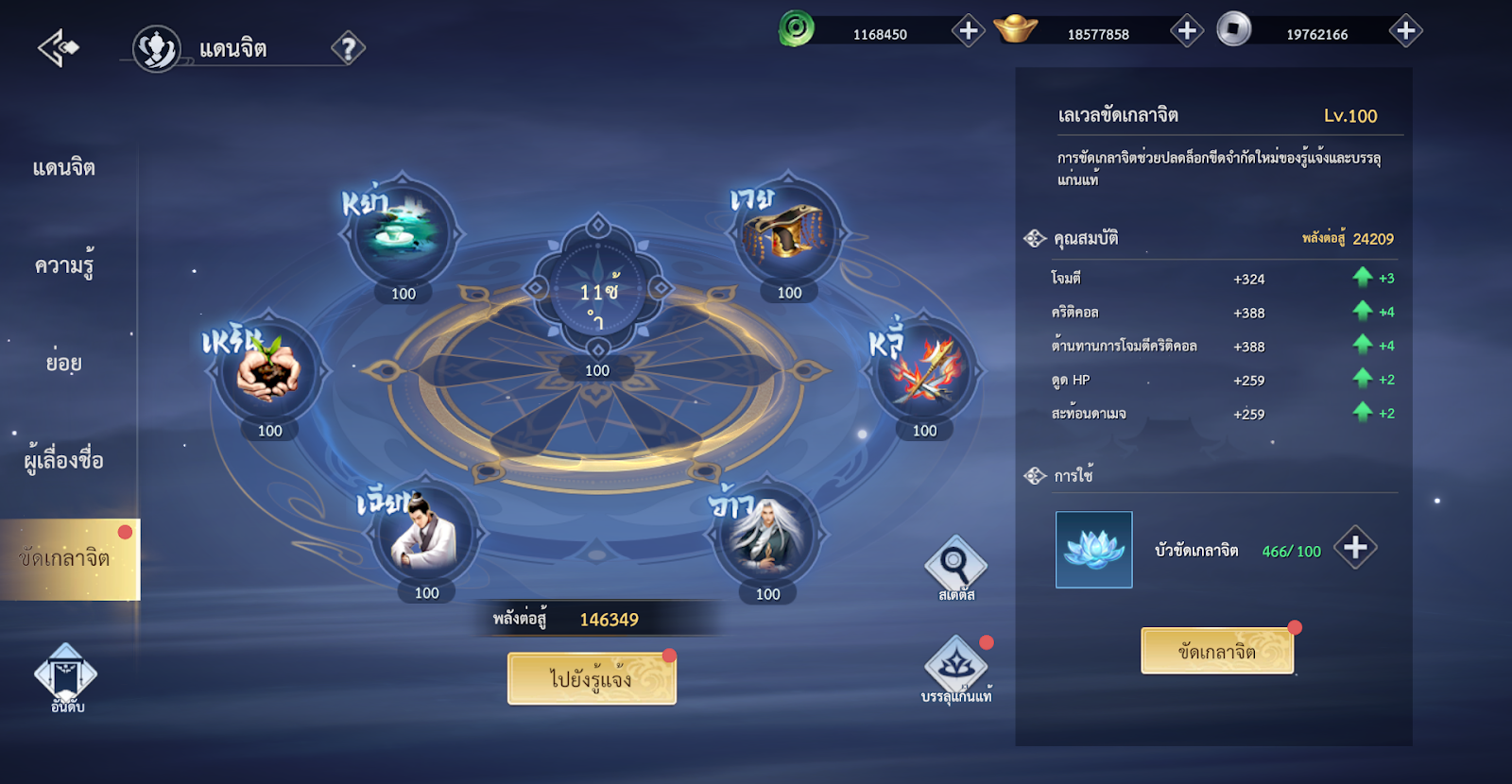Choose the flaming arrows node
The image size is (1512, 784).
click(923, 369)
